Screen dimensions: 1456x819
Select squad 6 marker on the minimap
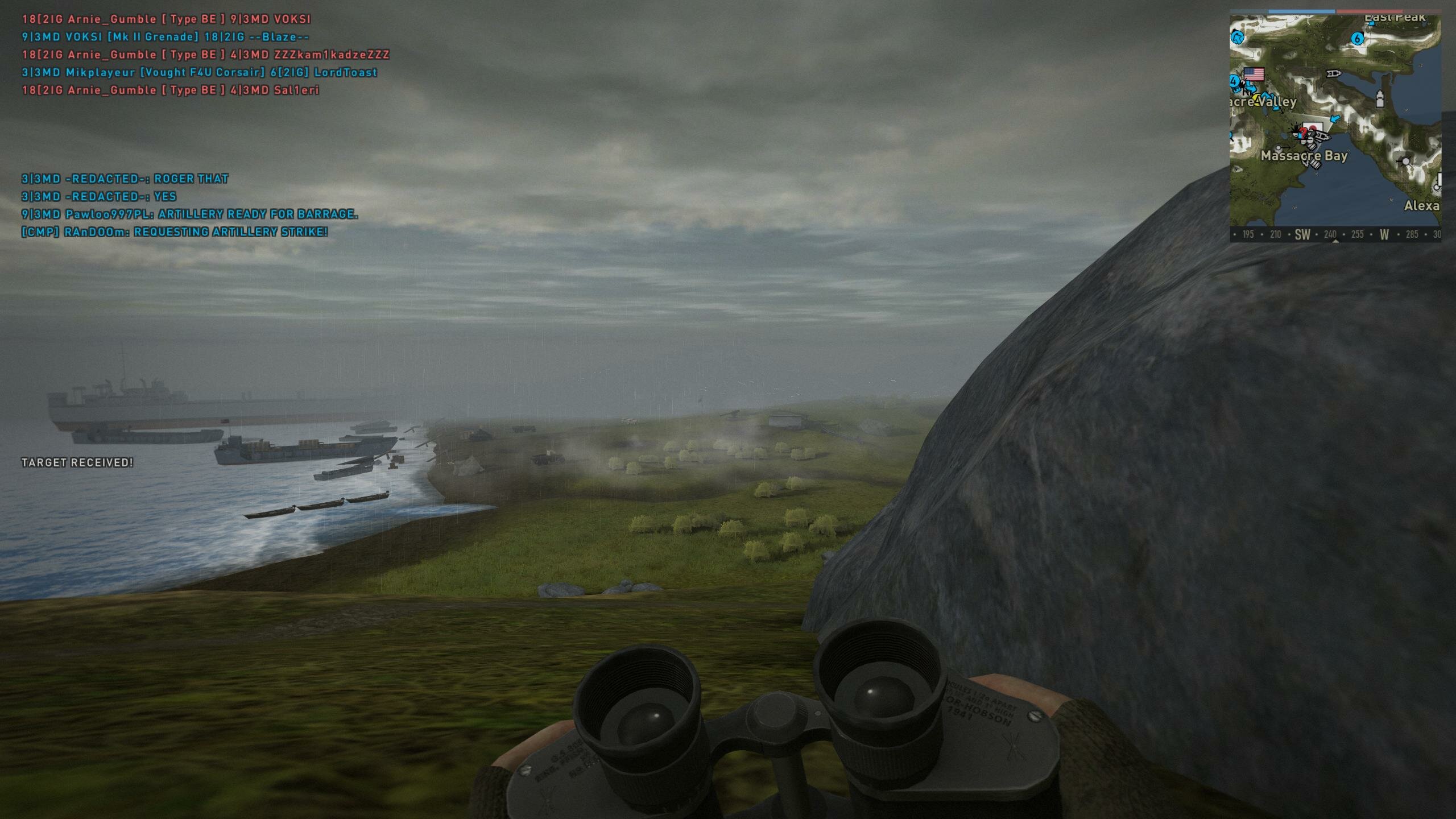tap(1358, 39)
